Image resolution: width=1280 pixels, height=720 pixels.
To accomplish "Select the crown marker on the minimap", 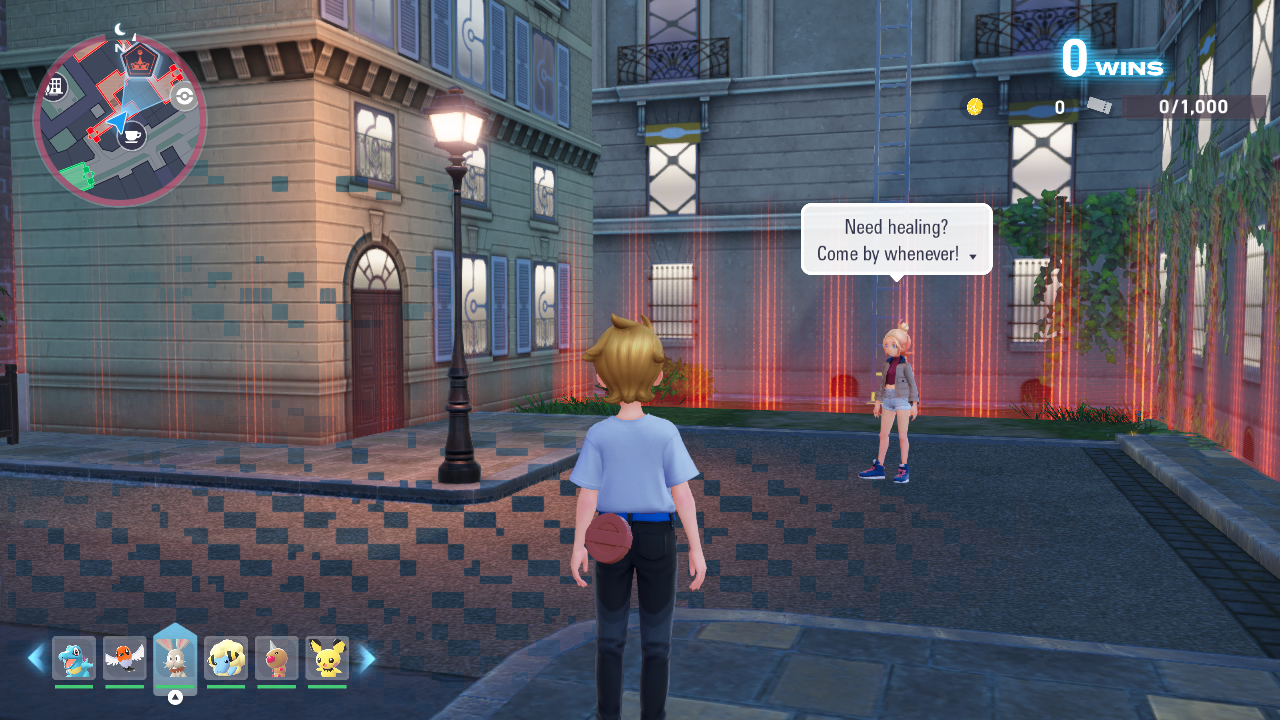I will 140,60.
